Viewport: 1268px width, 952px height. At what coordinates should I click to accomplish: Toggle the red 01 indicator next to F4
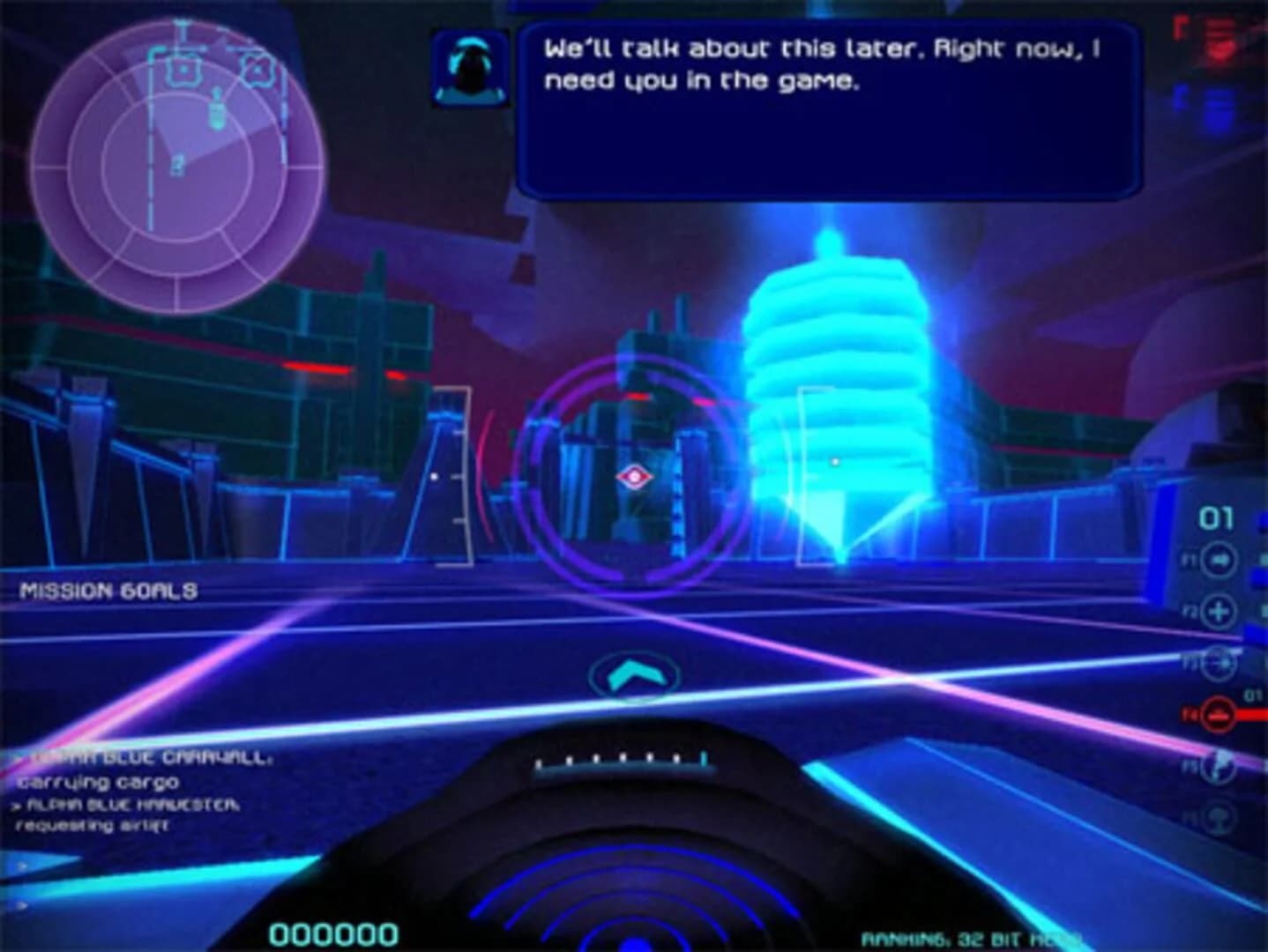[x=1251, y=694]
